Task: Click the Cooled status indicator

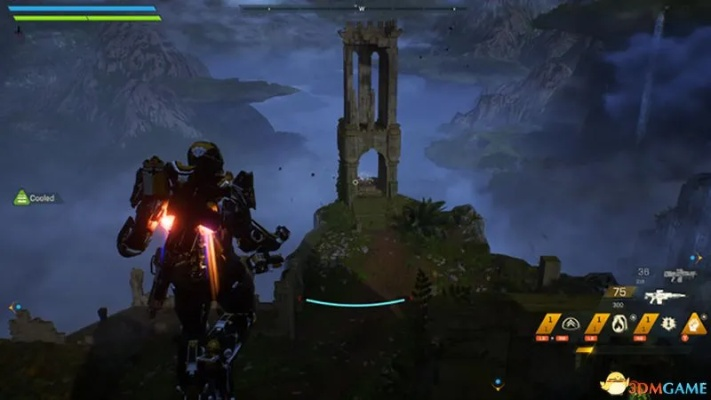Action: point(35,198)
